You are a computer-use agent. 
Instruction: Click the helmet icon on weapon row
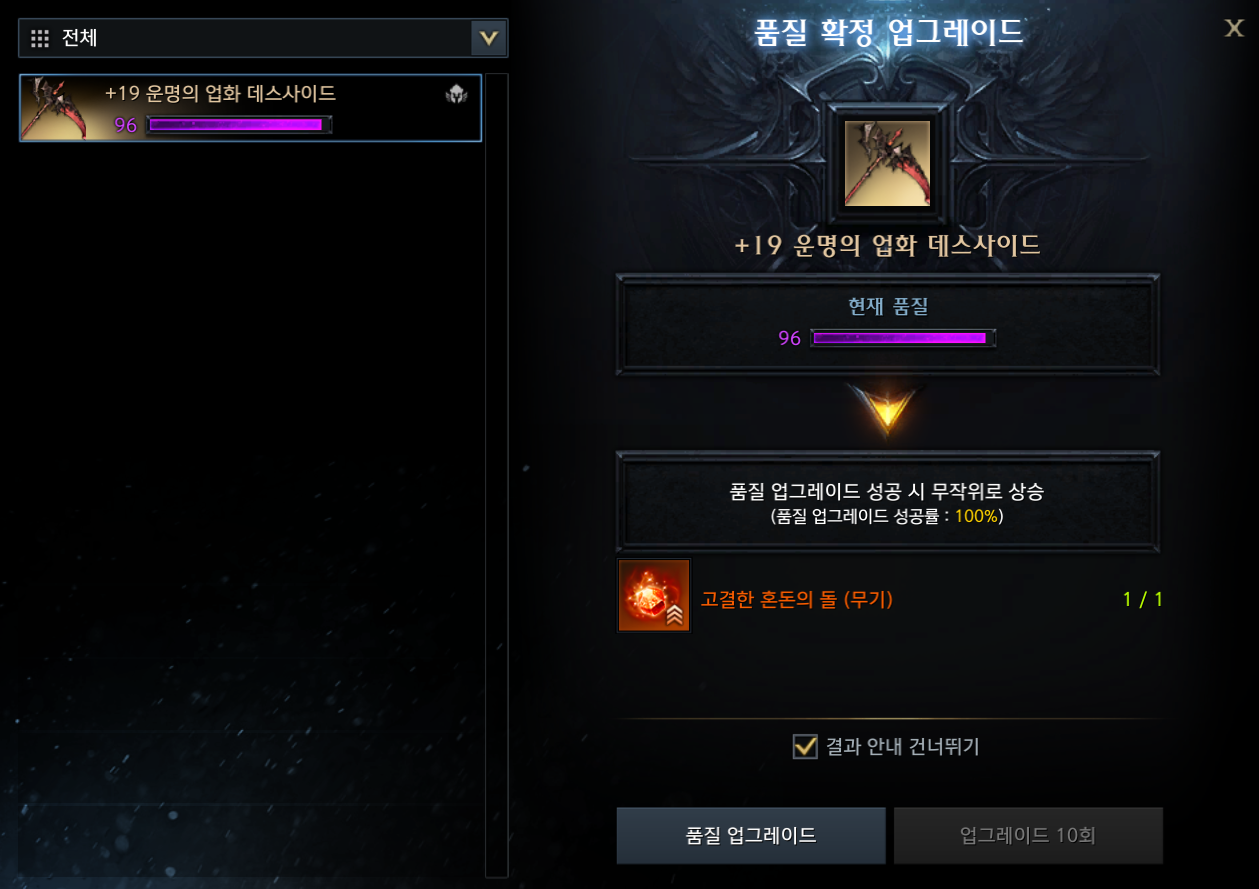point(456,95)
